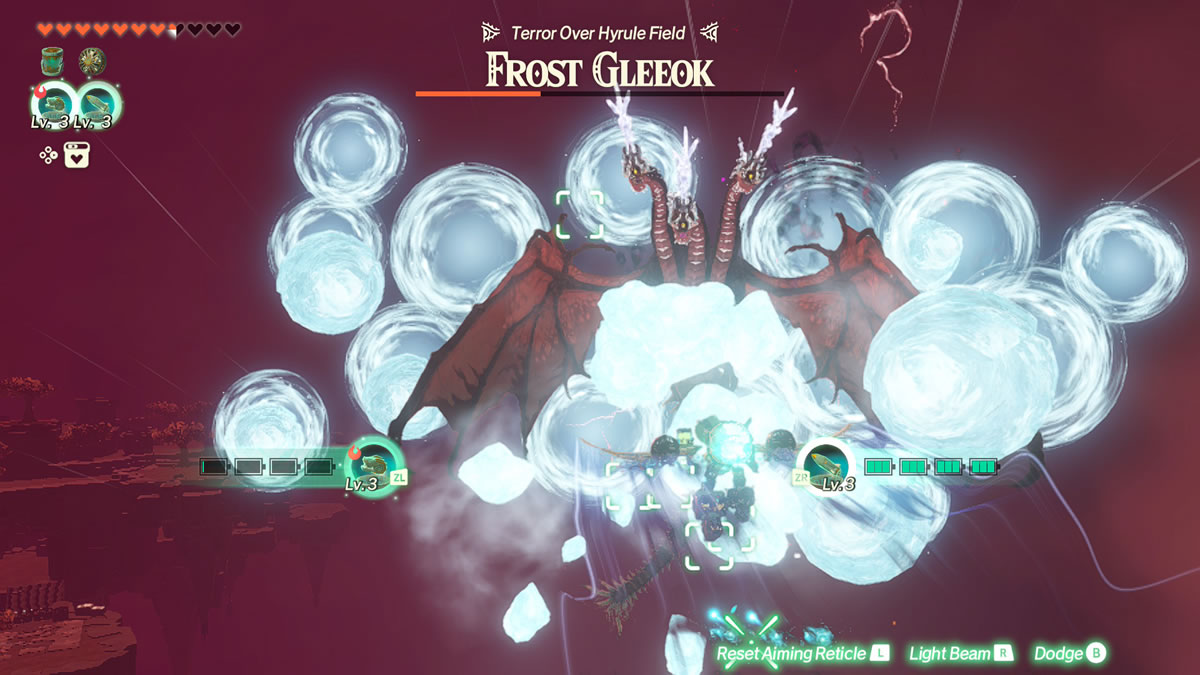Select the round spoked wheel item icon
Screen dimensions: 1200x675
[93, 62]
